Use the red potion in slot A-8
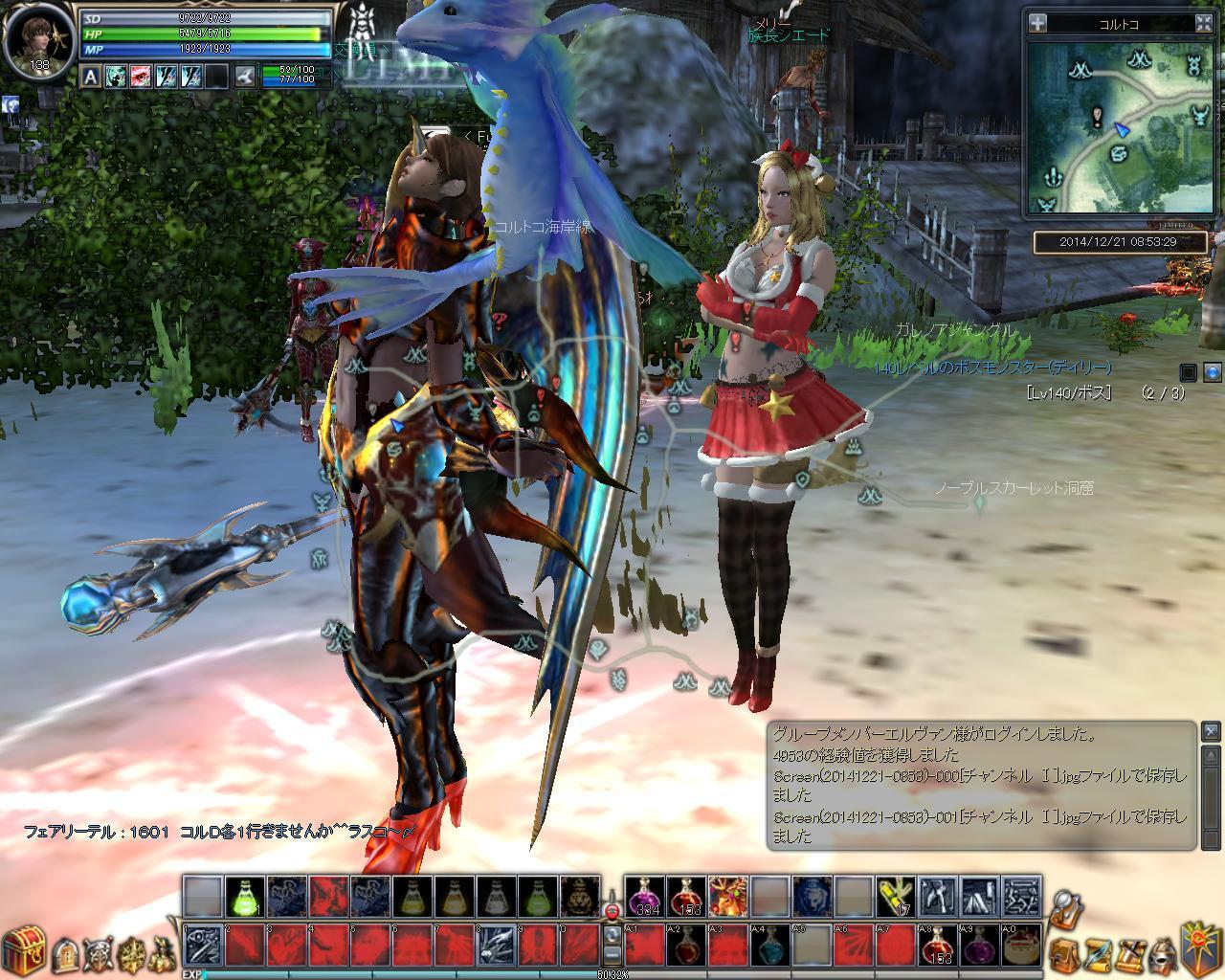The width and height of the screenshot is (1225, 980). pos(937,945)
